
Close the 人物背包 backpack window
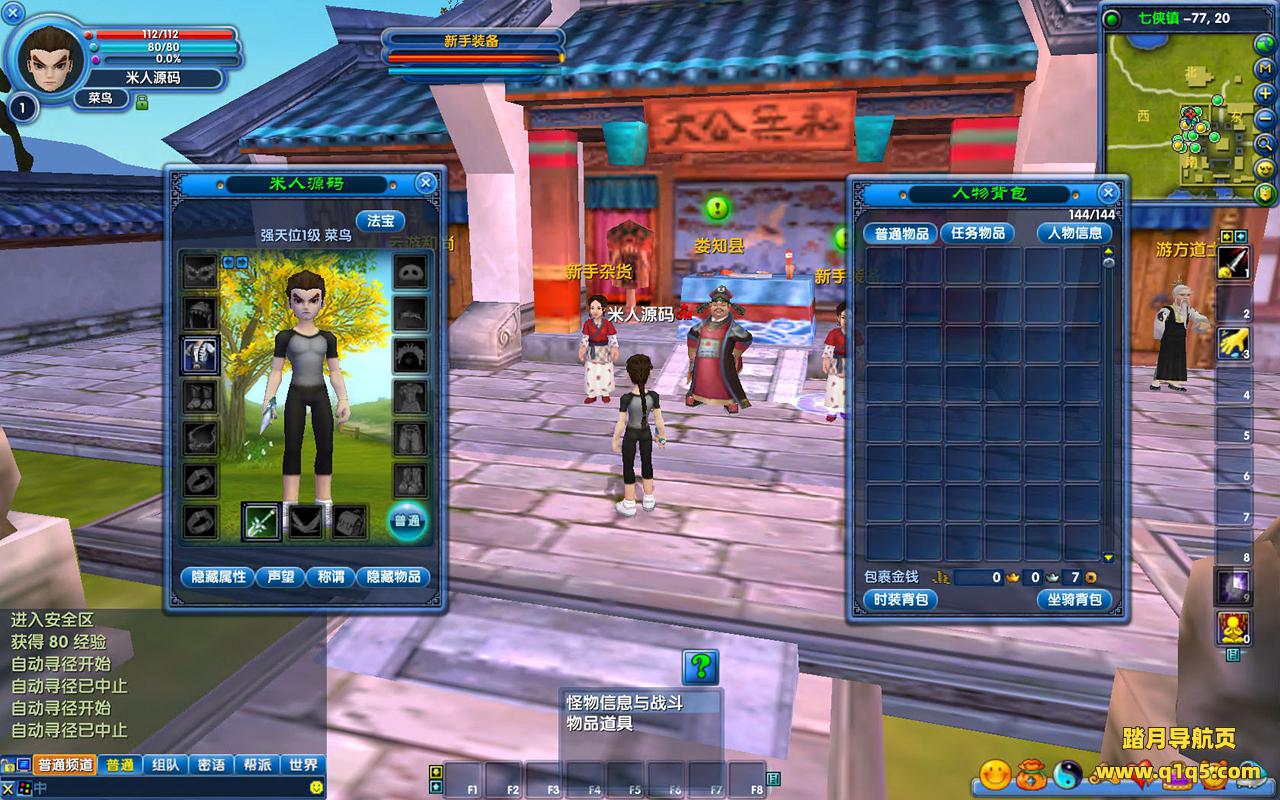coord(1107,192)
